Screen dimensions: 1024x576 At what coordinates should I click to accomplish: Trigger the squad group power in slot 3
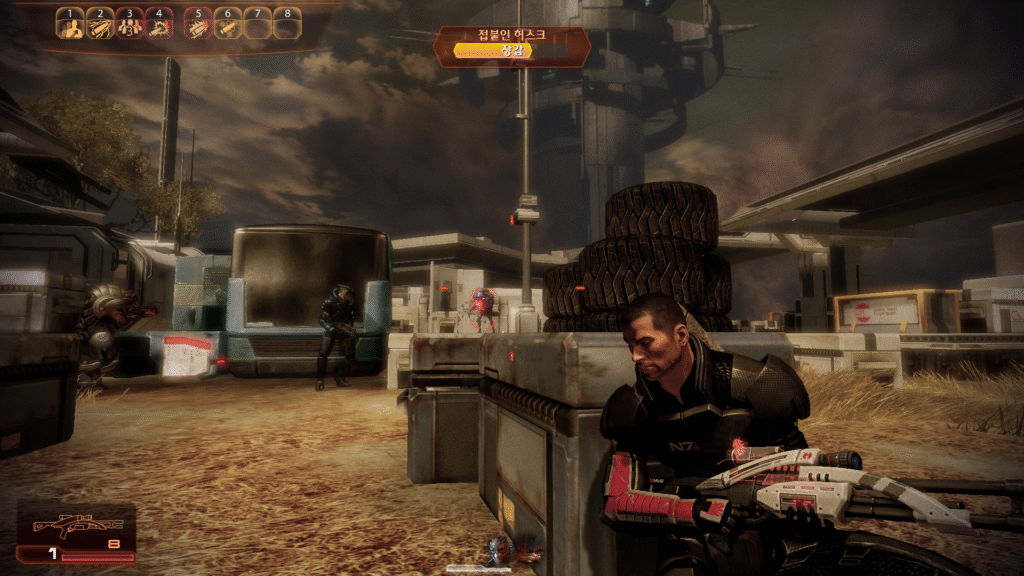point(129,25)
